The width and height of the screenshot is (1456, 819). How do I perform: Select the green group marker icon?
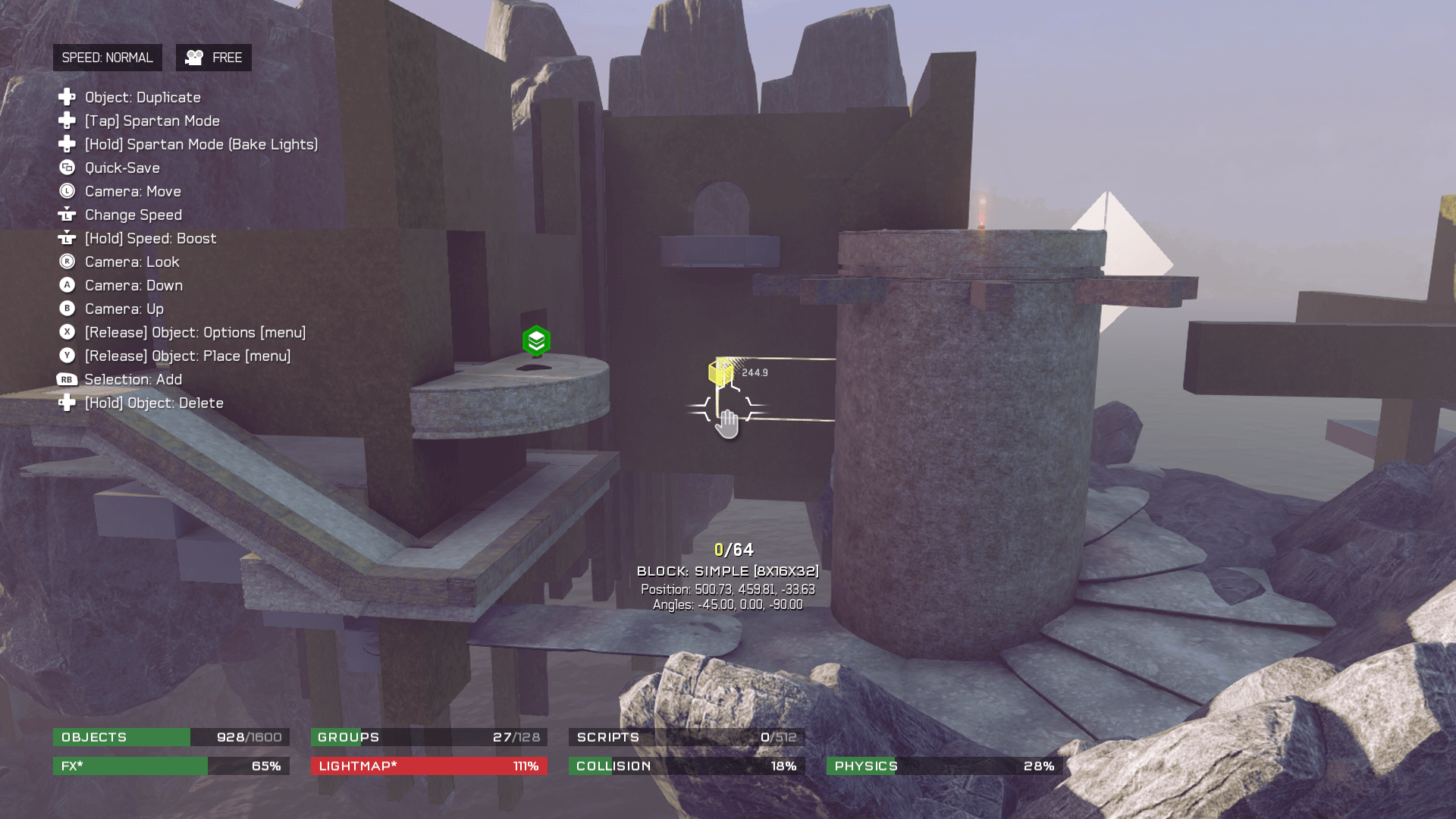coord(536,341)
